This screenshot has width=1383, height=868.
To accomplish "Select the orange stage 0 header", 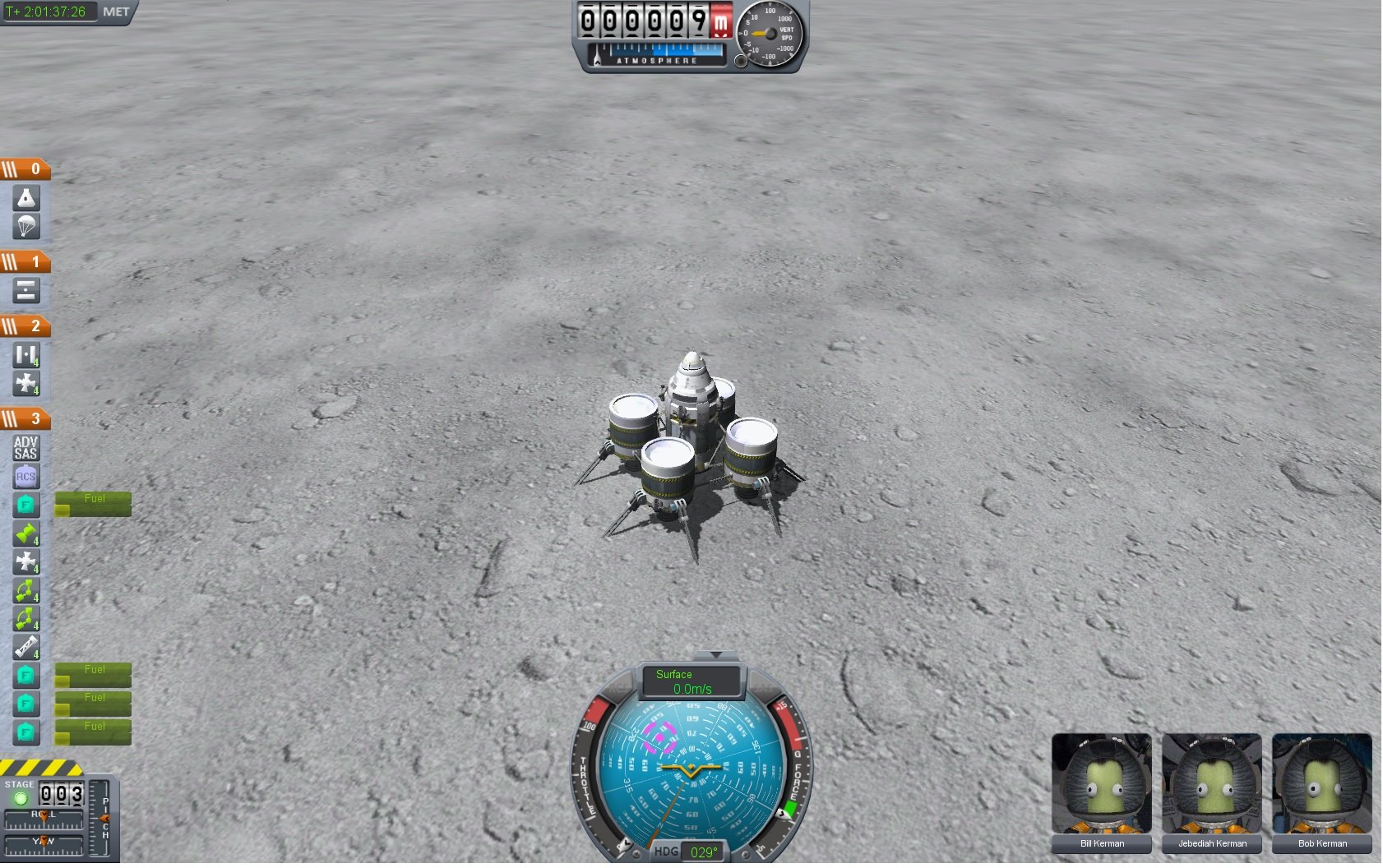I will (x=25, y=169).
